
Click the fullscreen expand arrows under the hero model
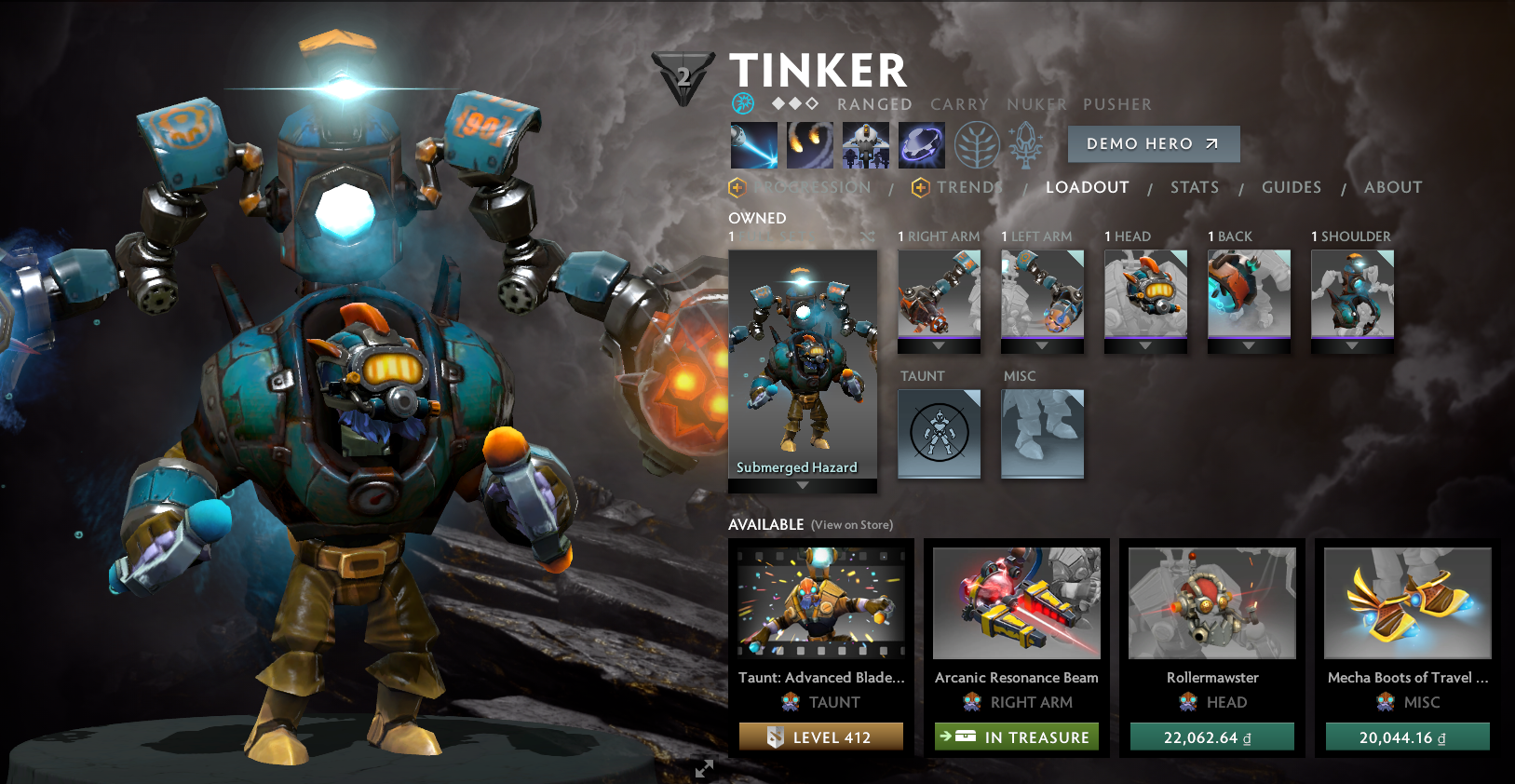click(x=704, y=769)
